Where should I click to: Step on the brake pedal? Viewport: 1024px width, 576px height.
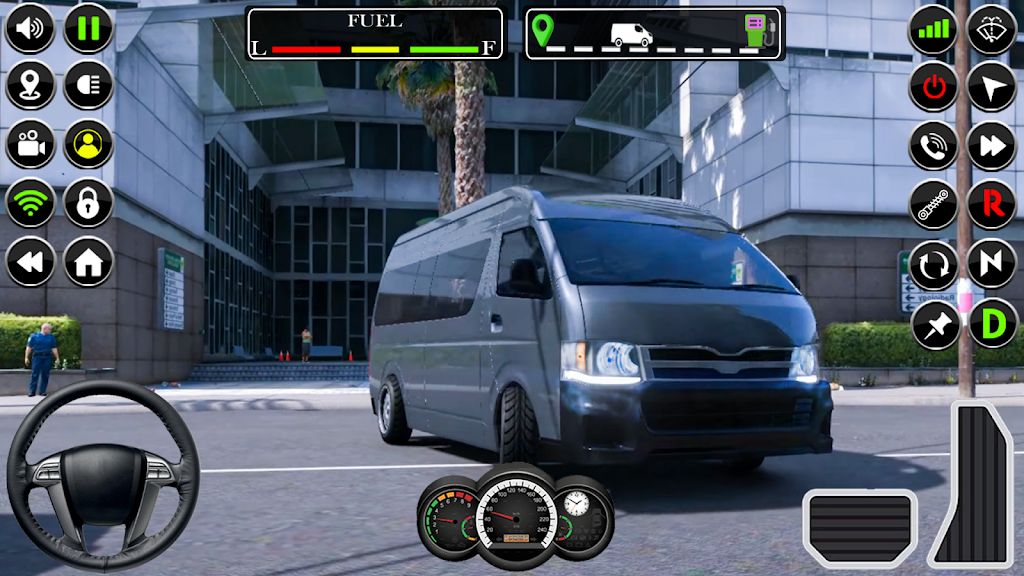[860, 528]
